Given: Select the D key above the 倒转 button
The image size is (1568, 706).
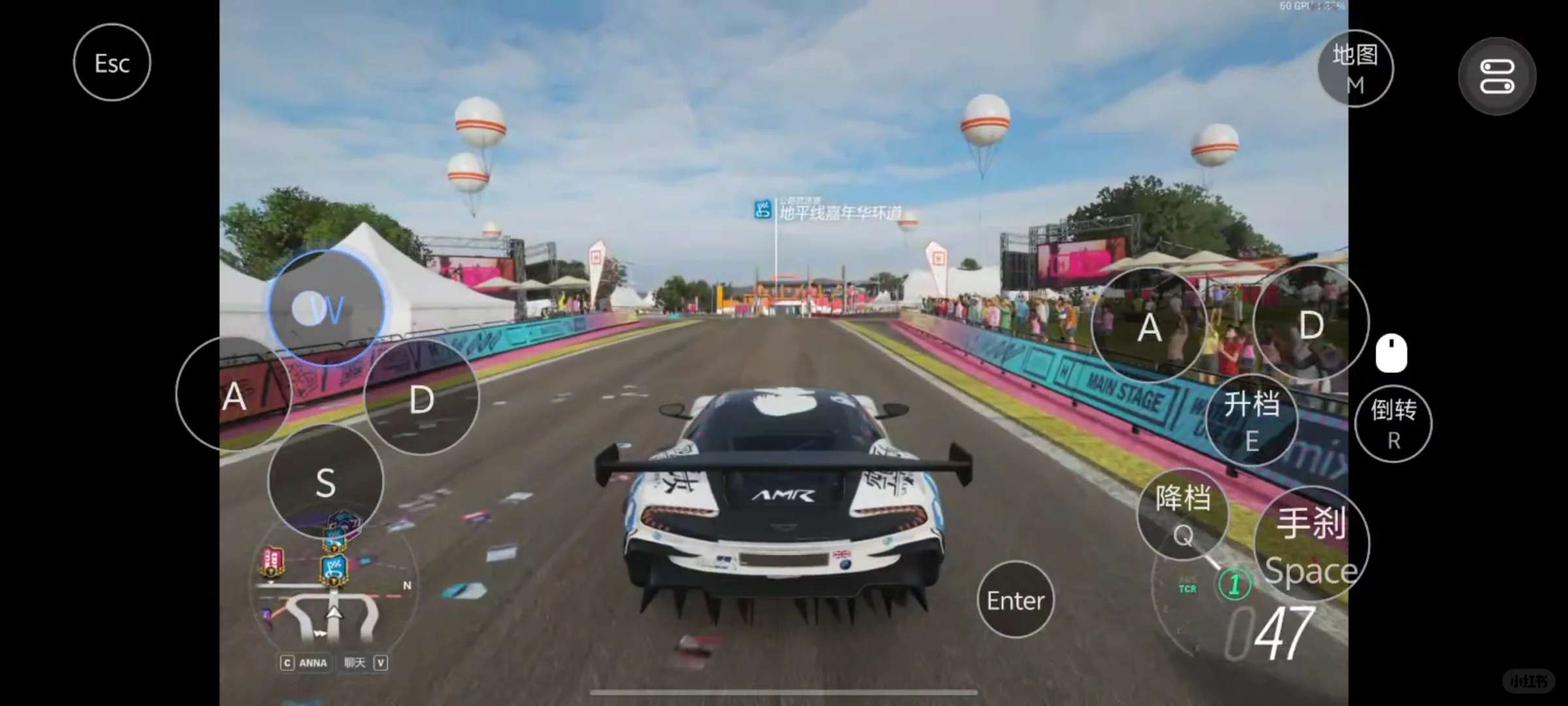Looking at the screenshot, I should pyautogui.click(x=1311, y=324).
